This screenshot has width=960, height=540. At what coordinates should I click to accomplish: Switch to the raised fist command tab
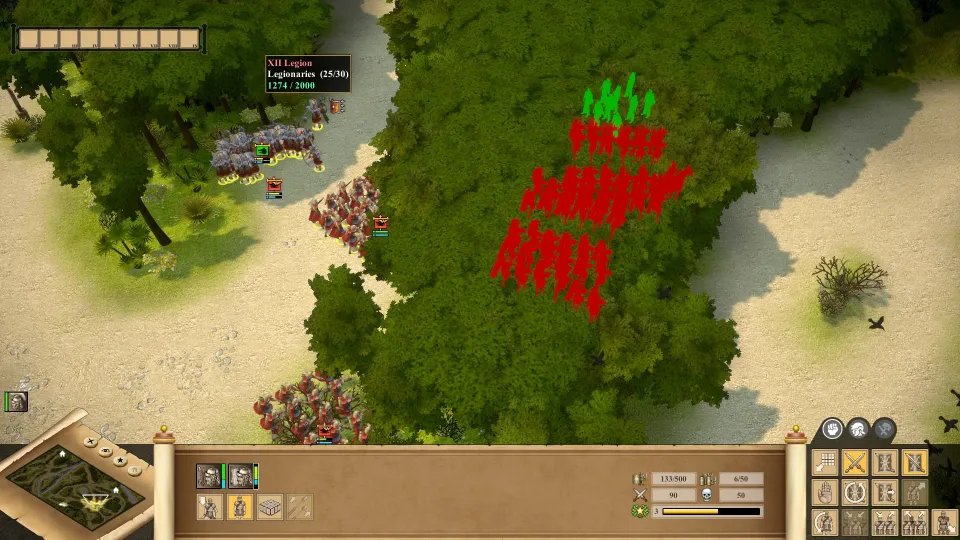click(x=832, y=430)
